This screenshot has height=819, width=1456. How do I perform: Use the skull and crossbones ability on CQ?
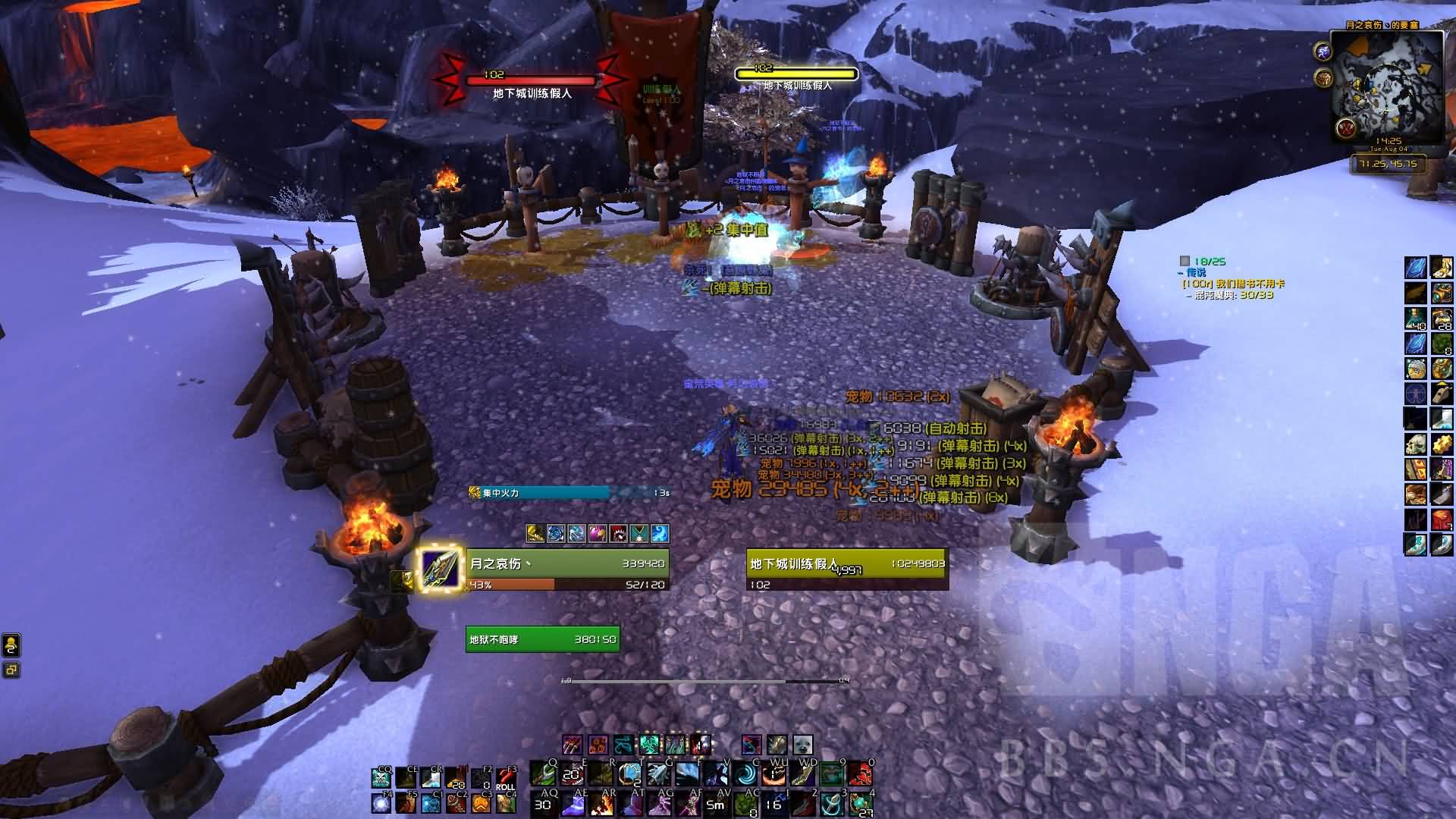(381, 779)
